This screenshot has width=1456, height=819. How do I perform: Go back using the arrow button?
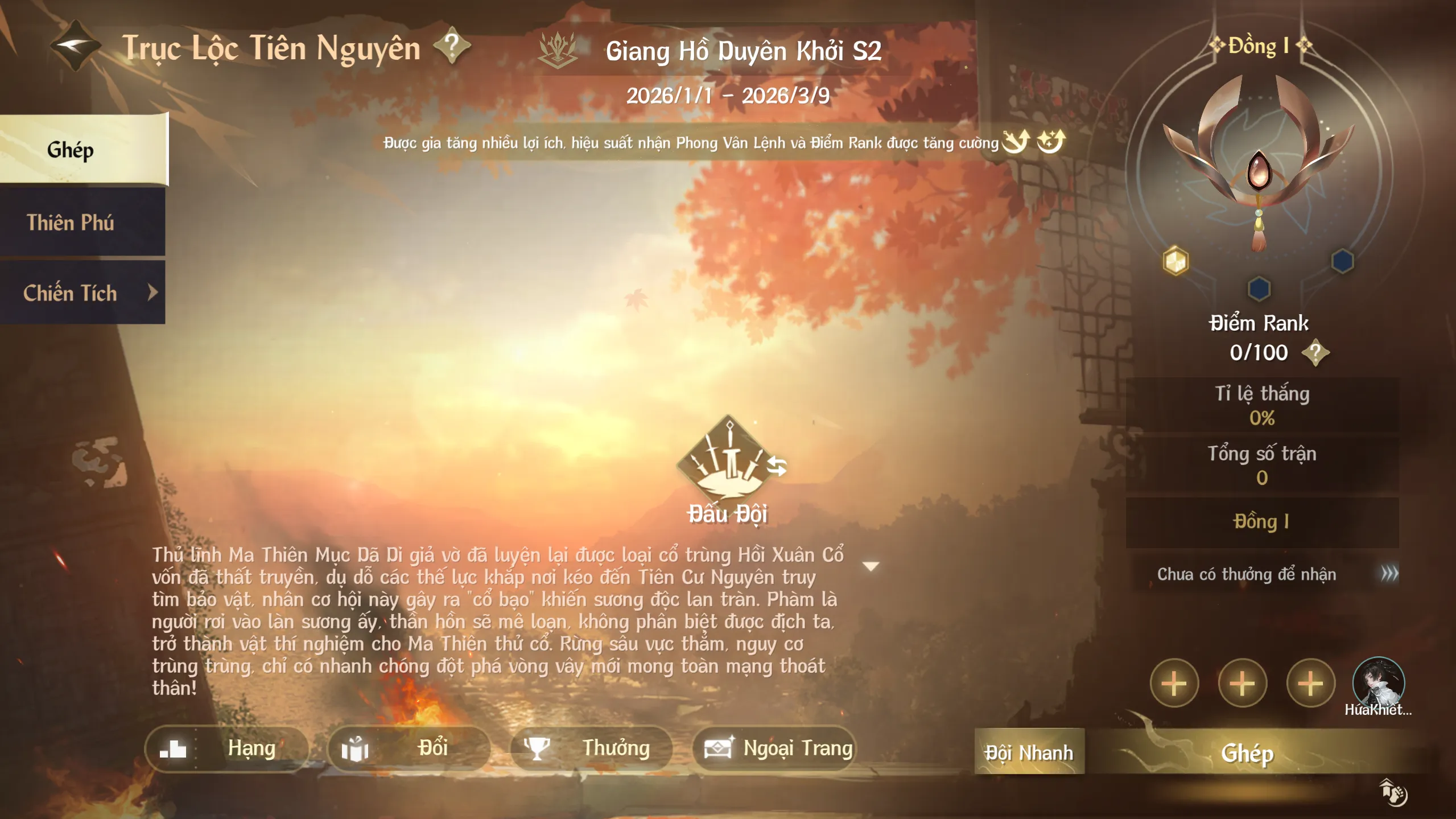click(74, 46)
